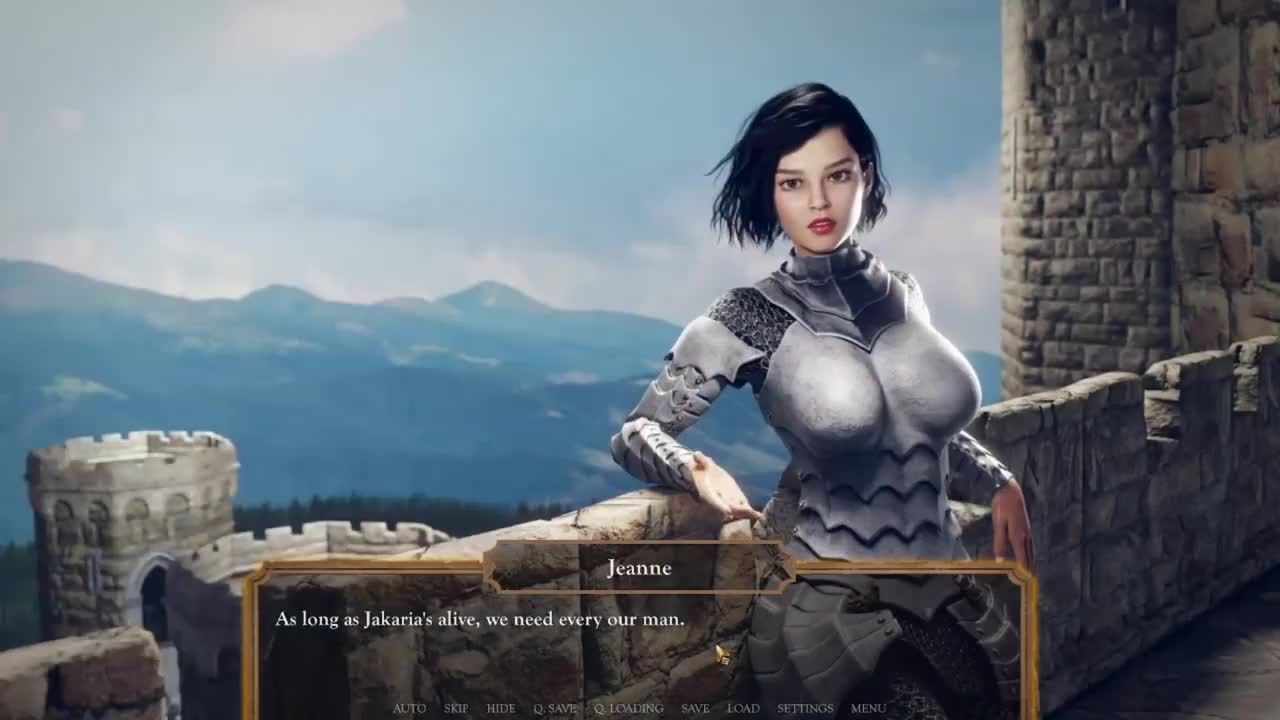Hide the dialogue box
Image resolution: width=1280 pixels, height=720 pixels.
(501, 708)
